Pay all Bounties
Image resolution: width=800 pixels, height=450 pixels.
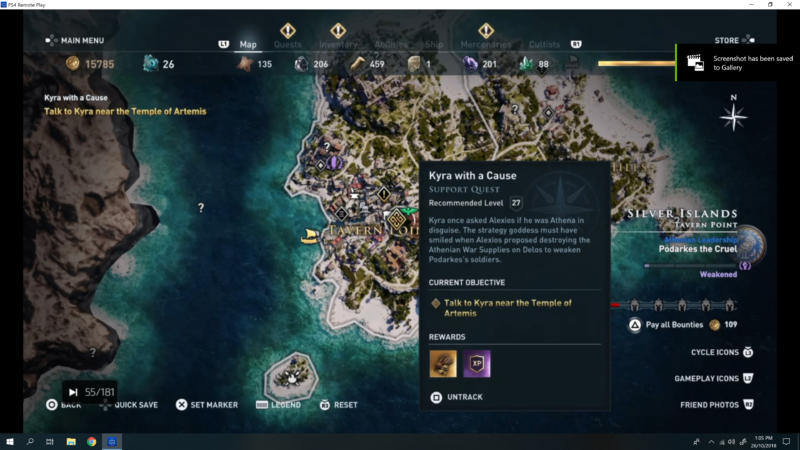tap(675, 325)
